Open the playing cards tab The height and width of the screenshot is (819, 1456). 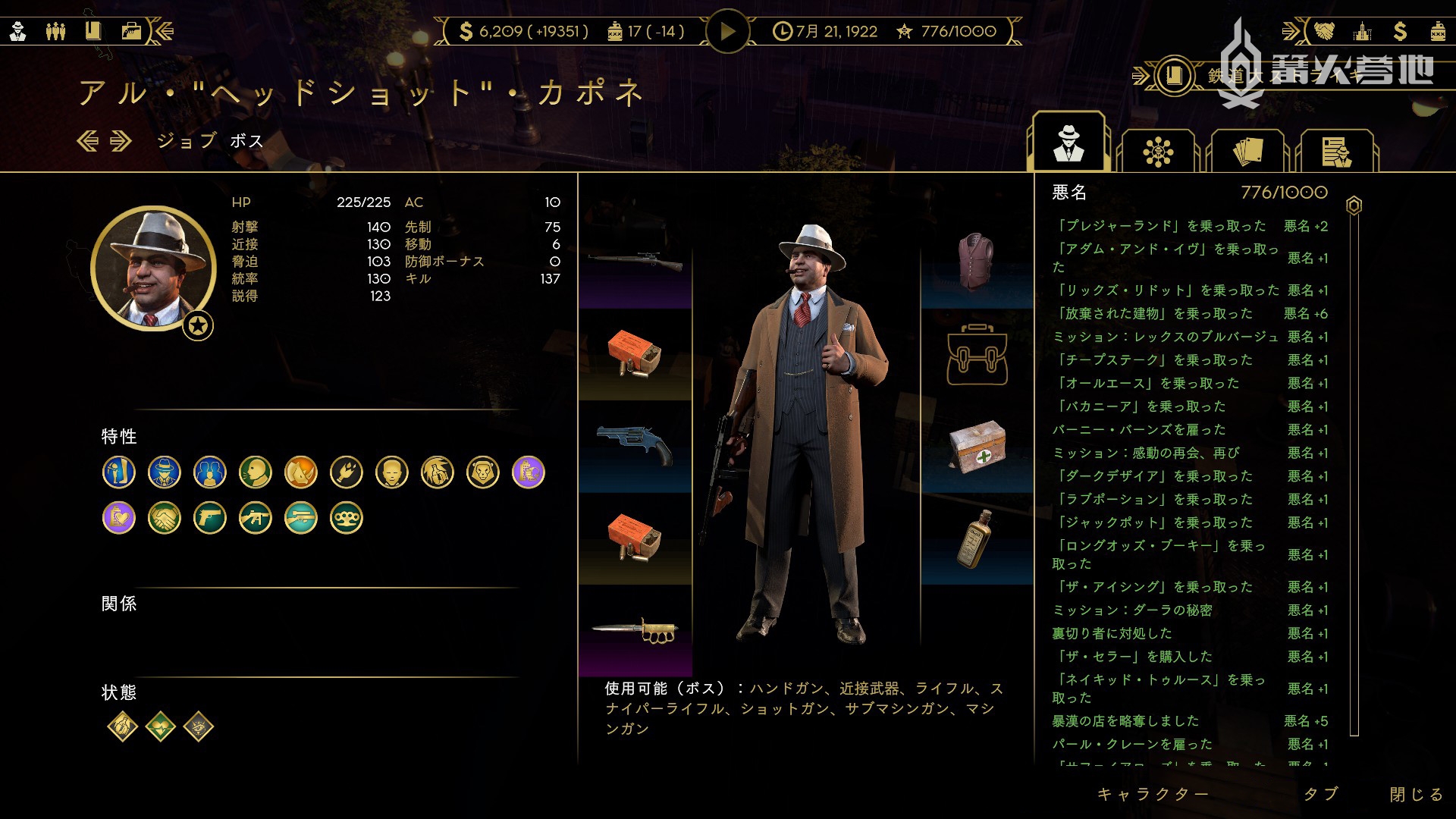pos(1247,152)
